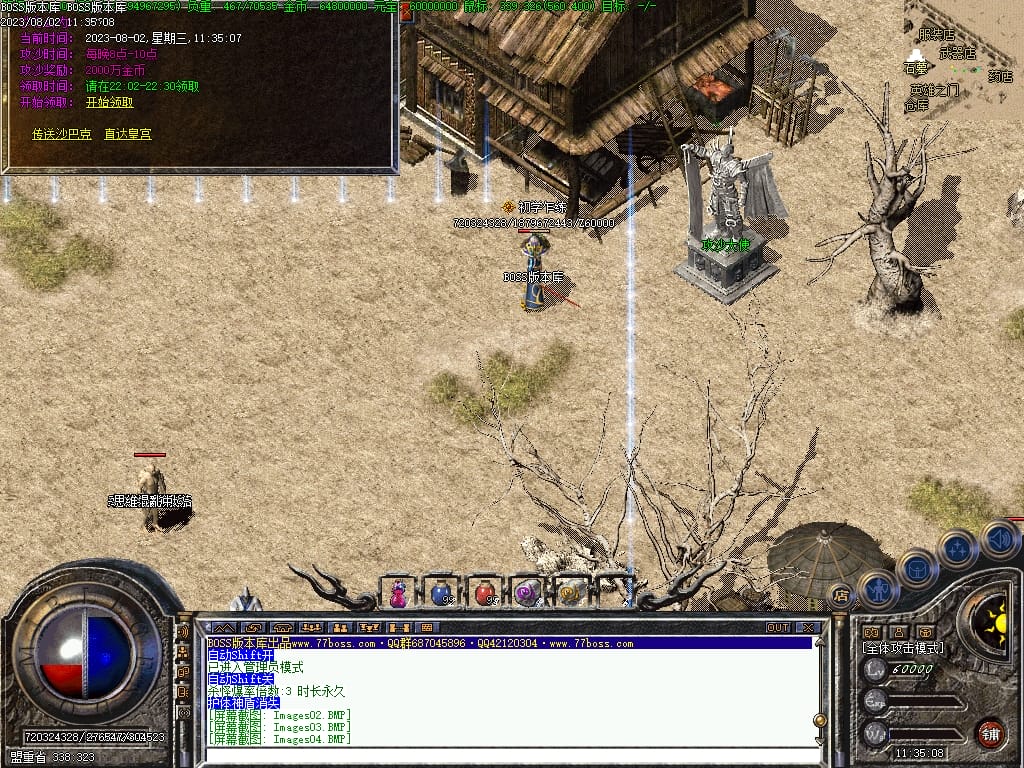Image resolution: width=1024 pixels, height=768 pixels.
Task: Close the chat panel with X
Action: (807, 628)
